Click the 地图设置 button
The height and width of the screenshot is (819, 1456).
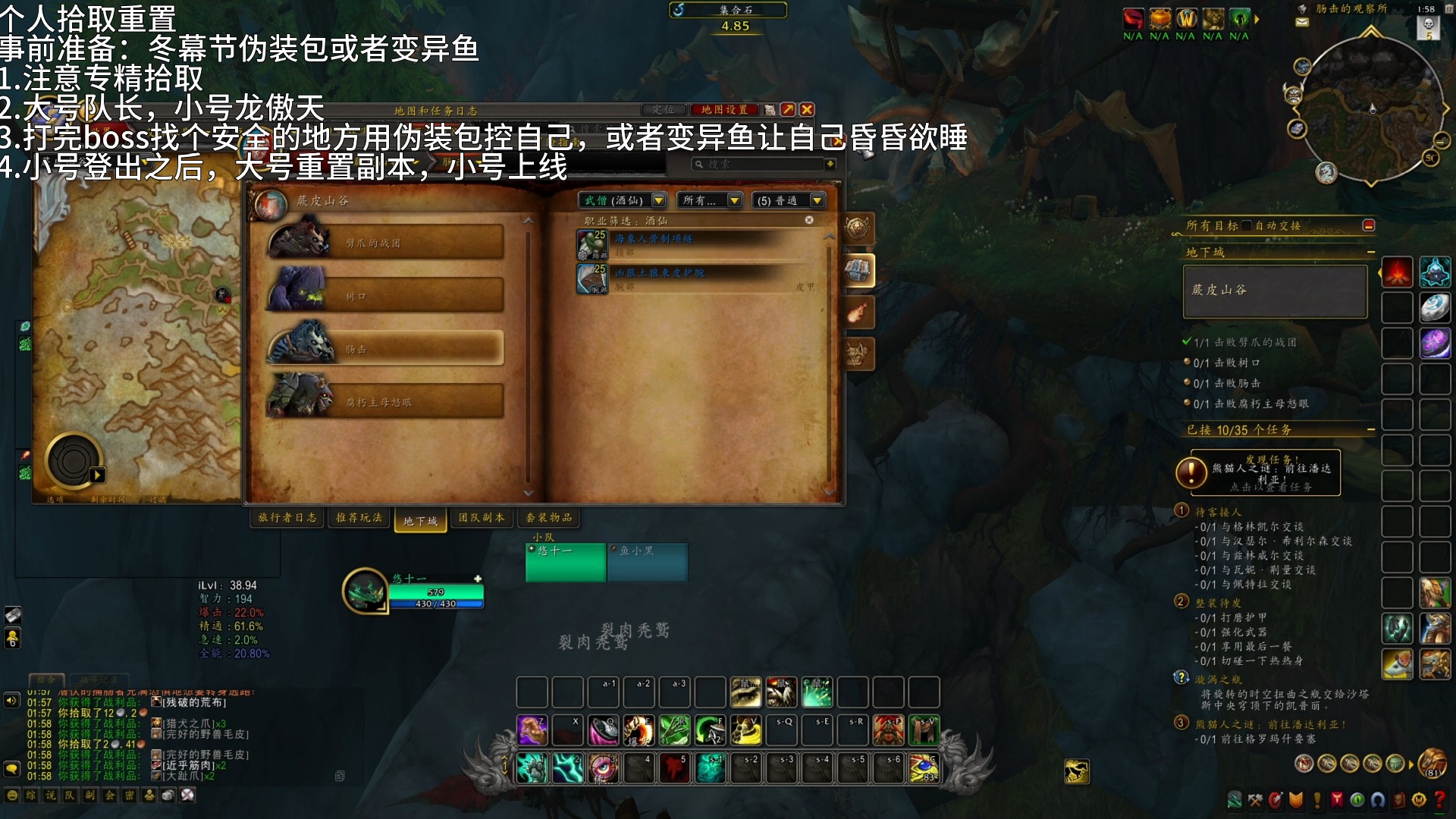tap(724, 110)
